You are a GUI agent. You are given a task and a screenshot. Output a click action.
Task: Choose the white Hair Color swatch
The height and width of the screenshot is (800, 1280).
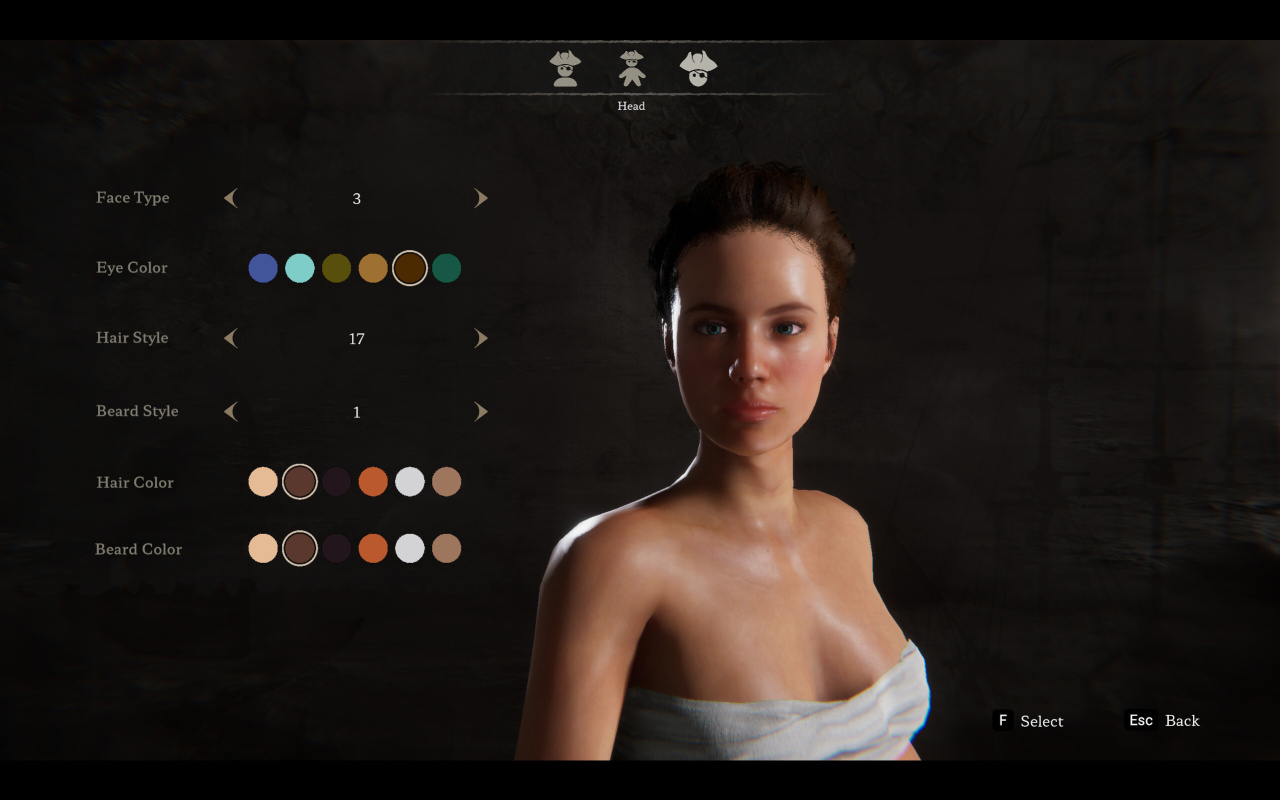click(x=410, y=482)
